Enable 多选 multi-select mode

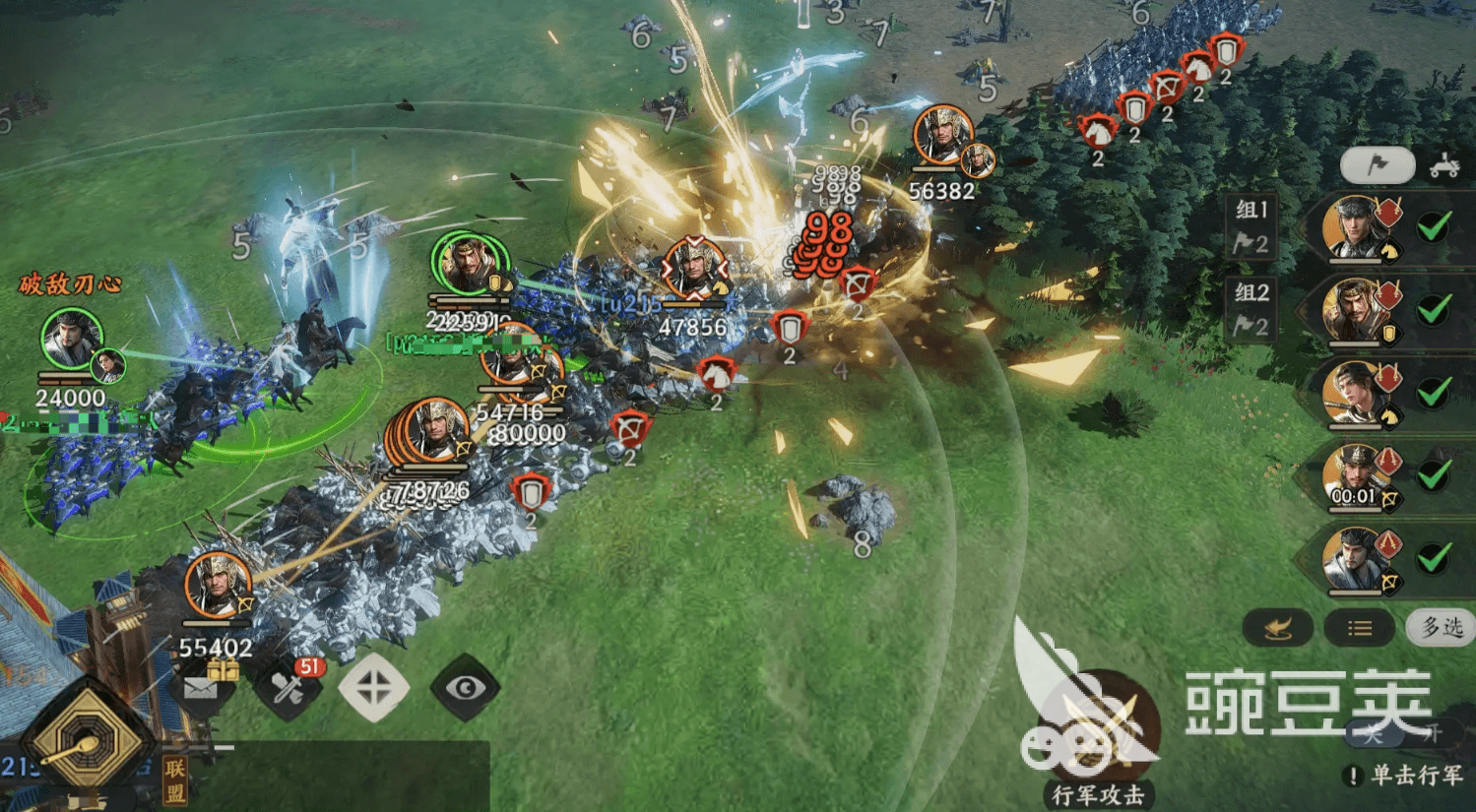tap(1441, 628)
